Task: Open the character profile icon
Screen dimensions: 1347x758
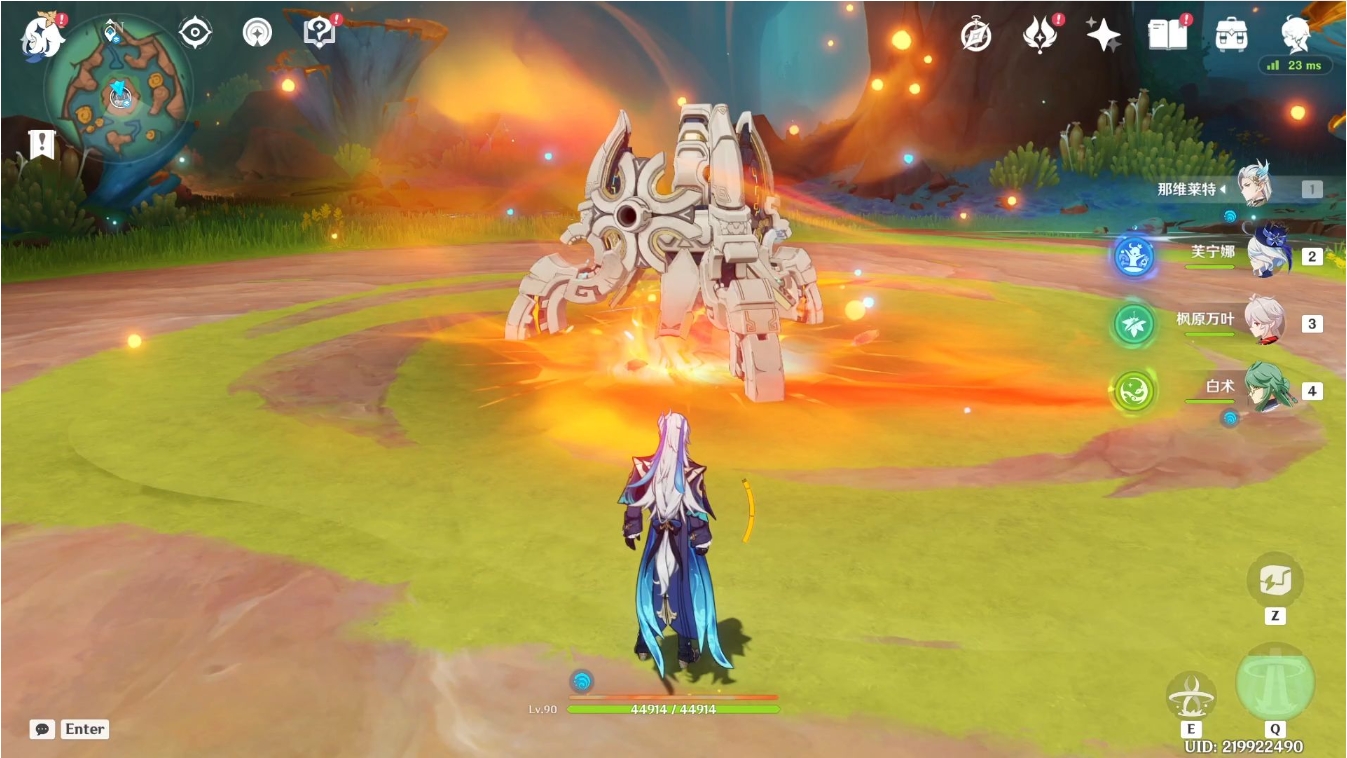Action: click(x=1295, y=34)
